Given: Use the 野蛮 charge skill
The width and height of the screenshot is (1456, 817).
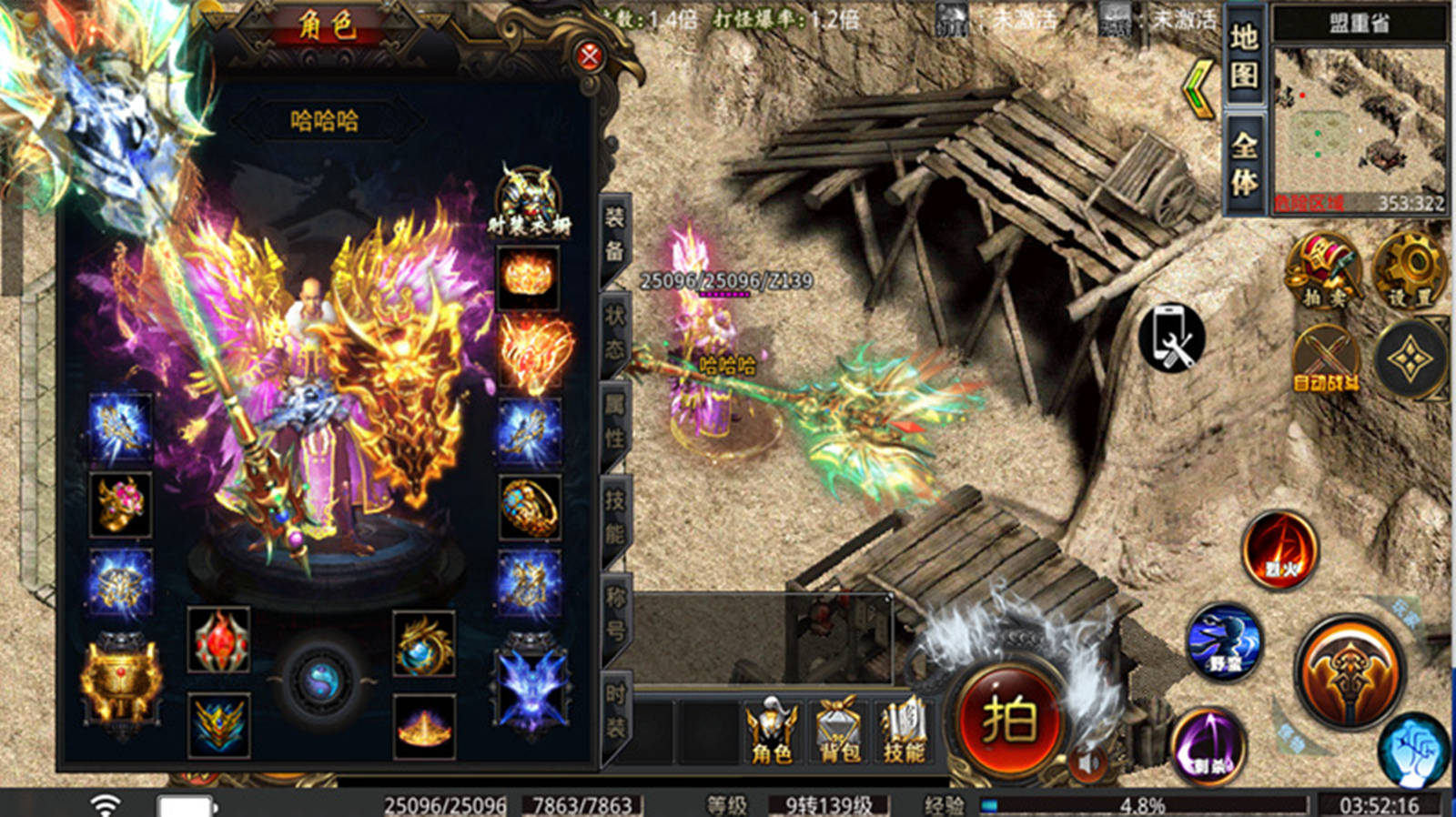Looking at the screenshot, I should click(1225, 642).
